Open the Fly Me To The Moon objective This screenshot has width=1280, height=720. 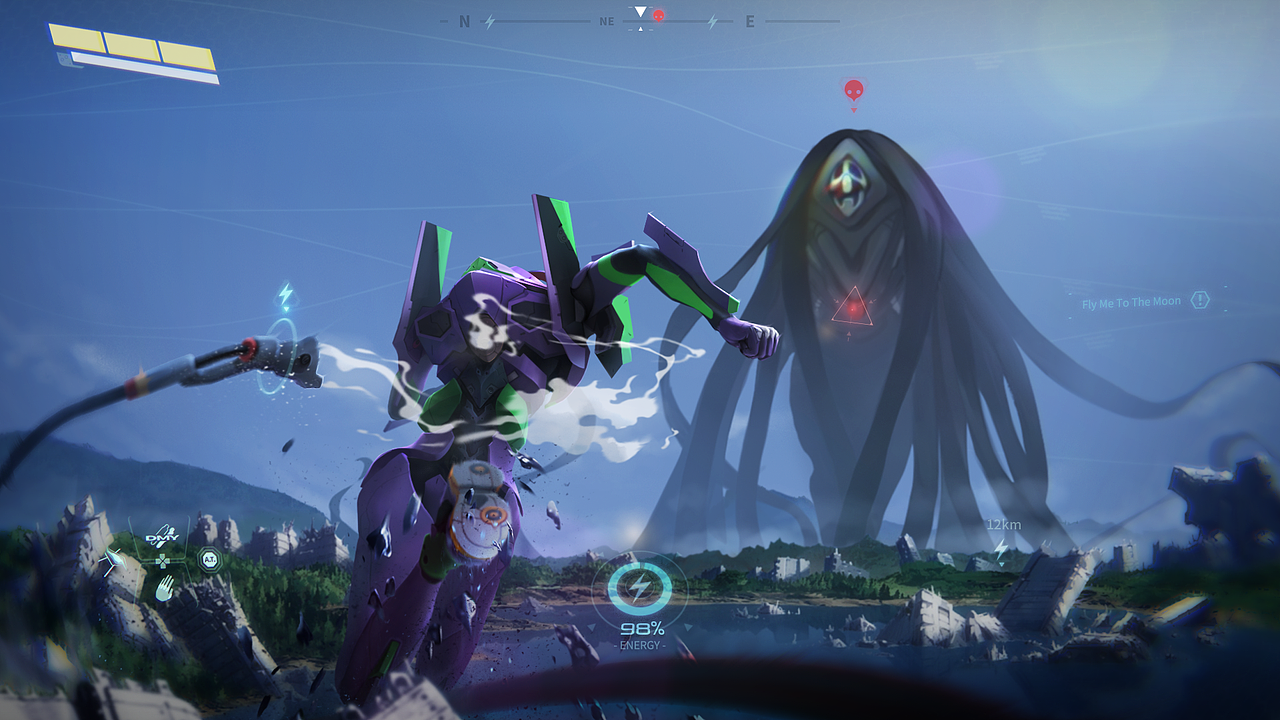click(1131, 302)
